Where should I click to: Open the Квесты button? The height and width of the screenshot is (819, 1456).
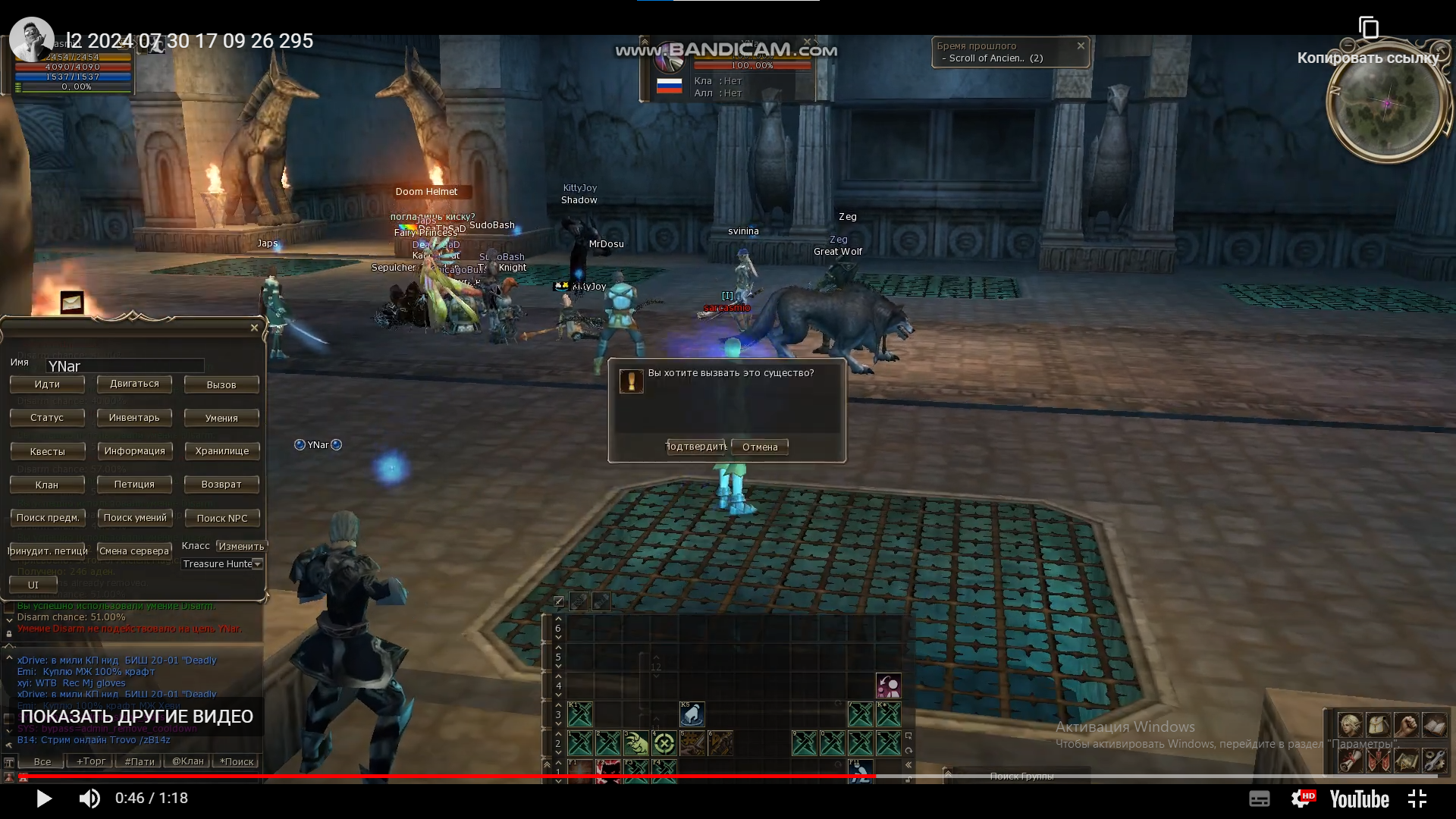(x=47, y=451)
